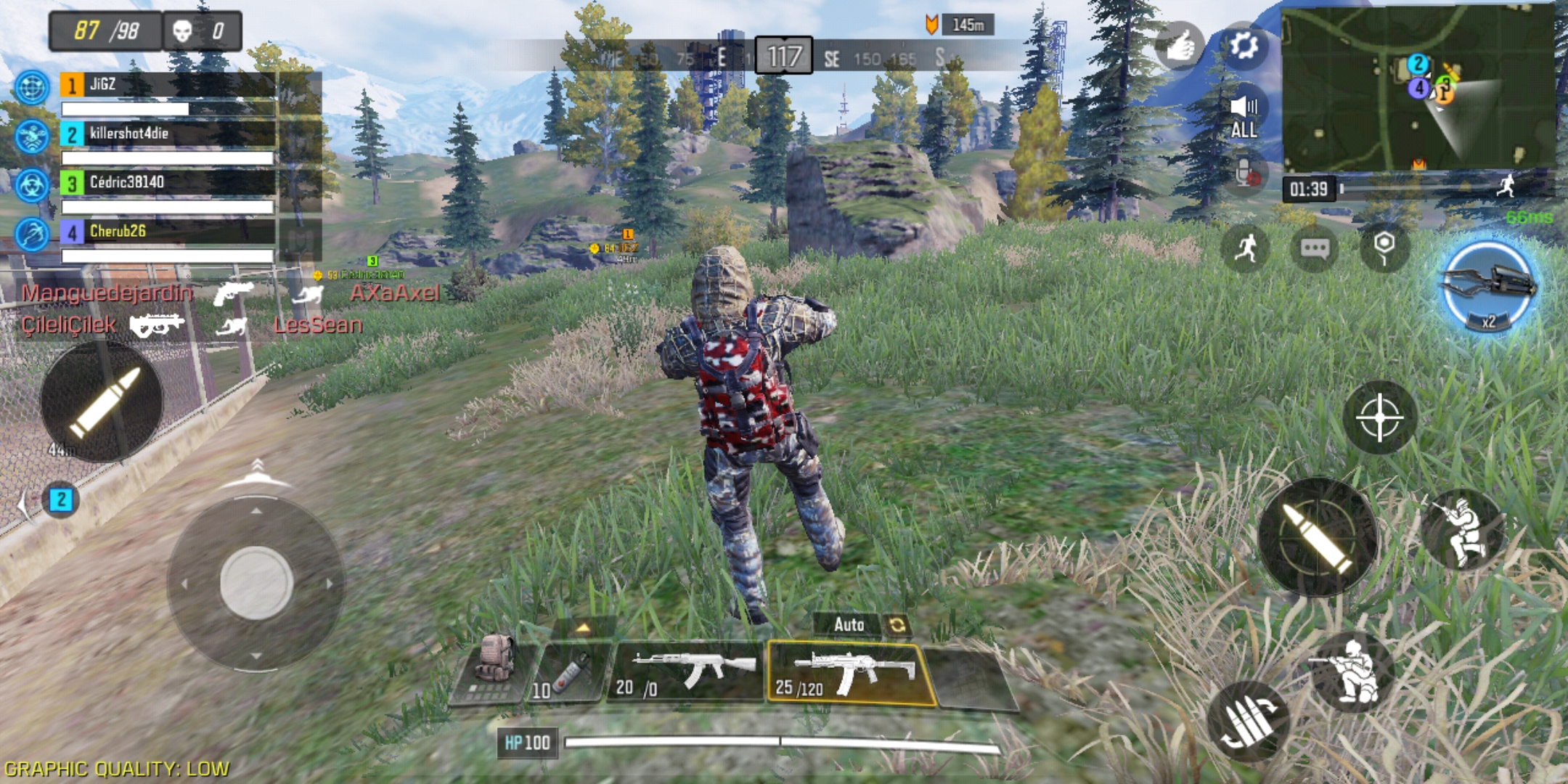Expand the minimap
The height and width of the screenshot is (784, 1568).
(1418, 89)
